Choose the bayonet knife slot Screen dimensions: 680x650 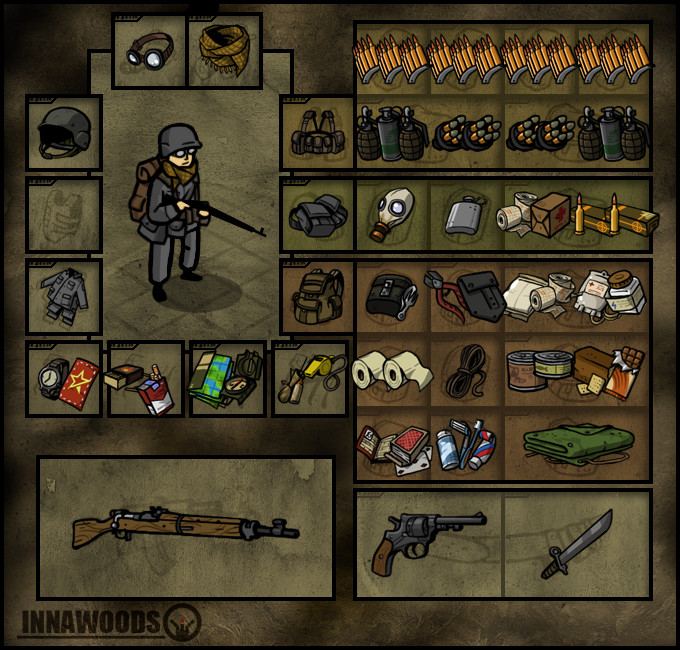point(577,543)
